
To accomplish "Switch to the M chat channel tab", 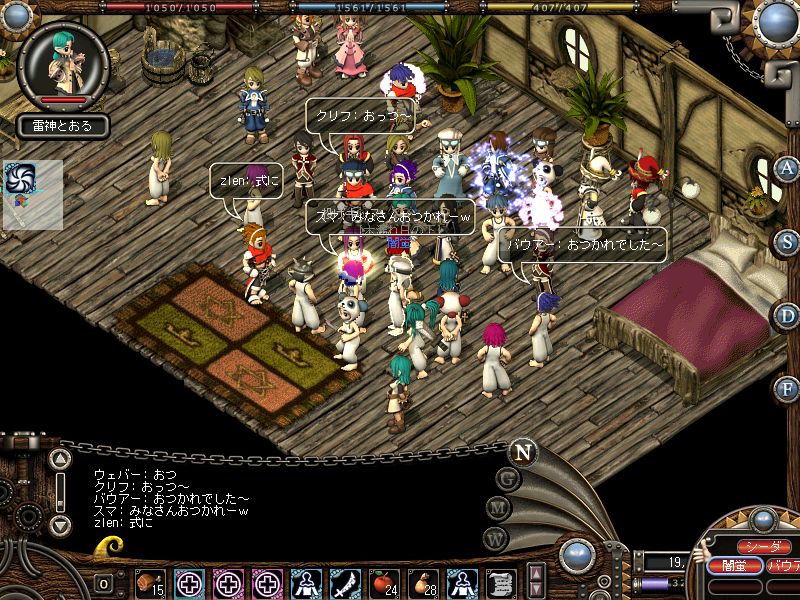I will 499,507.
